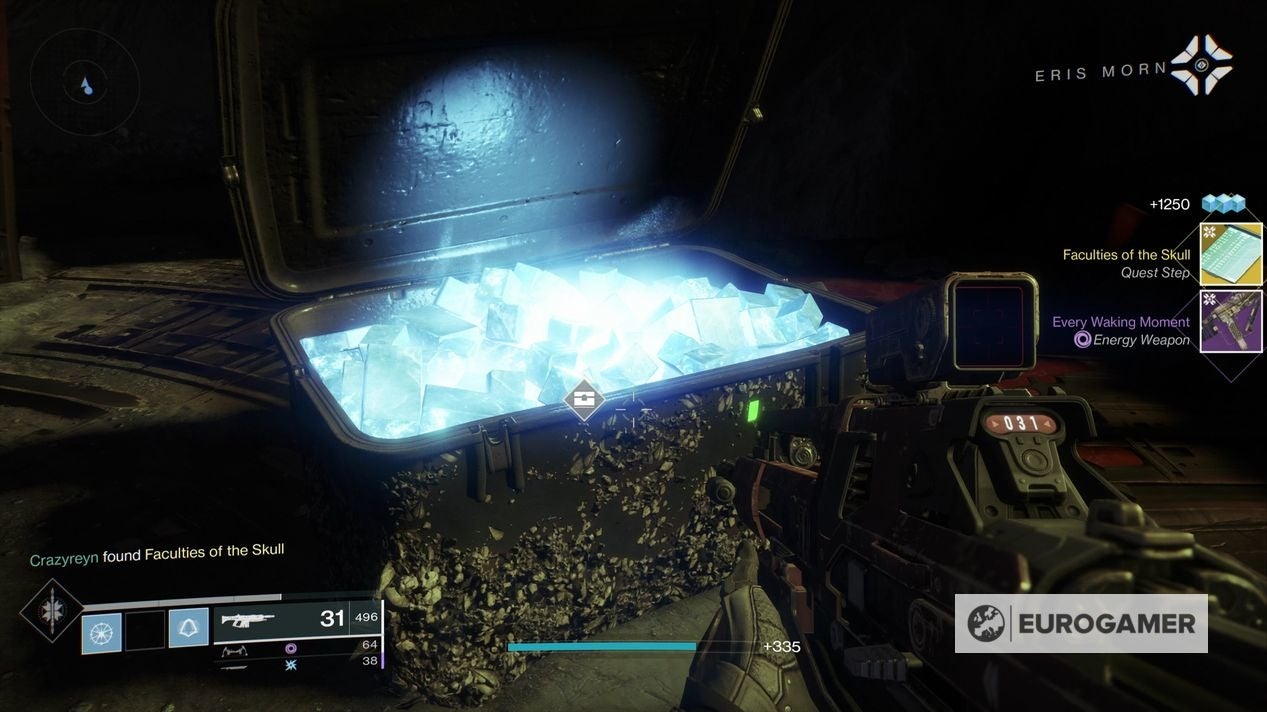Viewport: 1267px width, 712px height.
Task: Select the Every Waking Moment weapon reward
Action: point(1231,322)
